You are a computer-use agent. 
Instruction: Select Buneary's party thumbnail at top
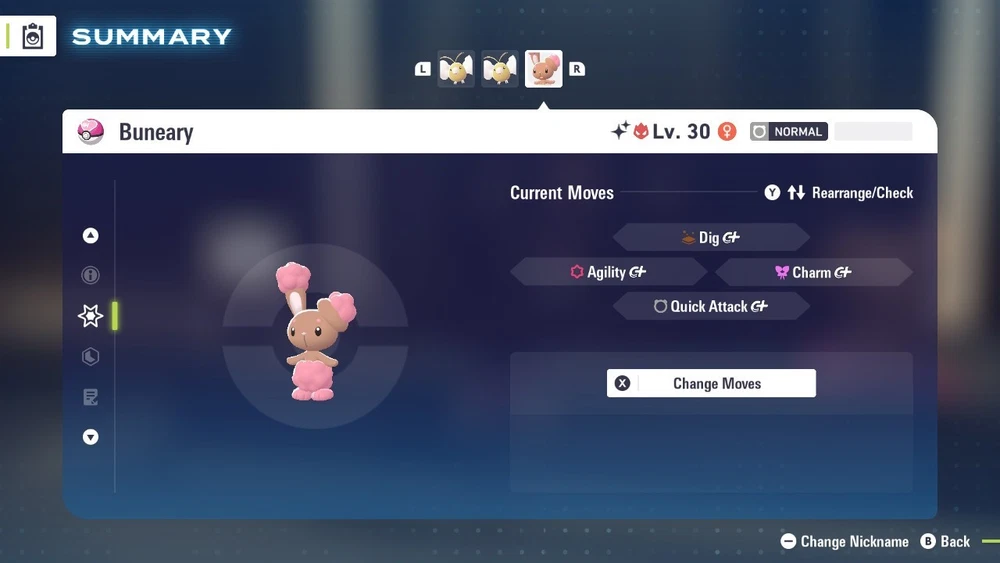[543, 69]
